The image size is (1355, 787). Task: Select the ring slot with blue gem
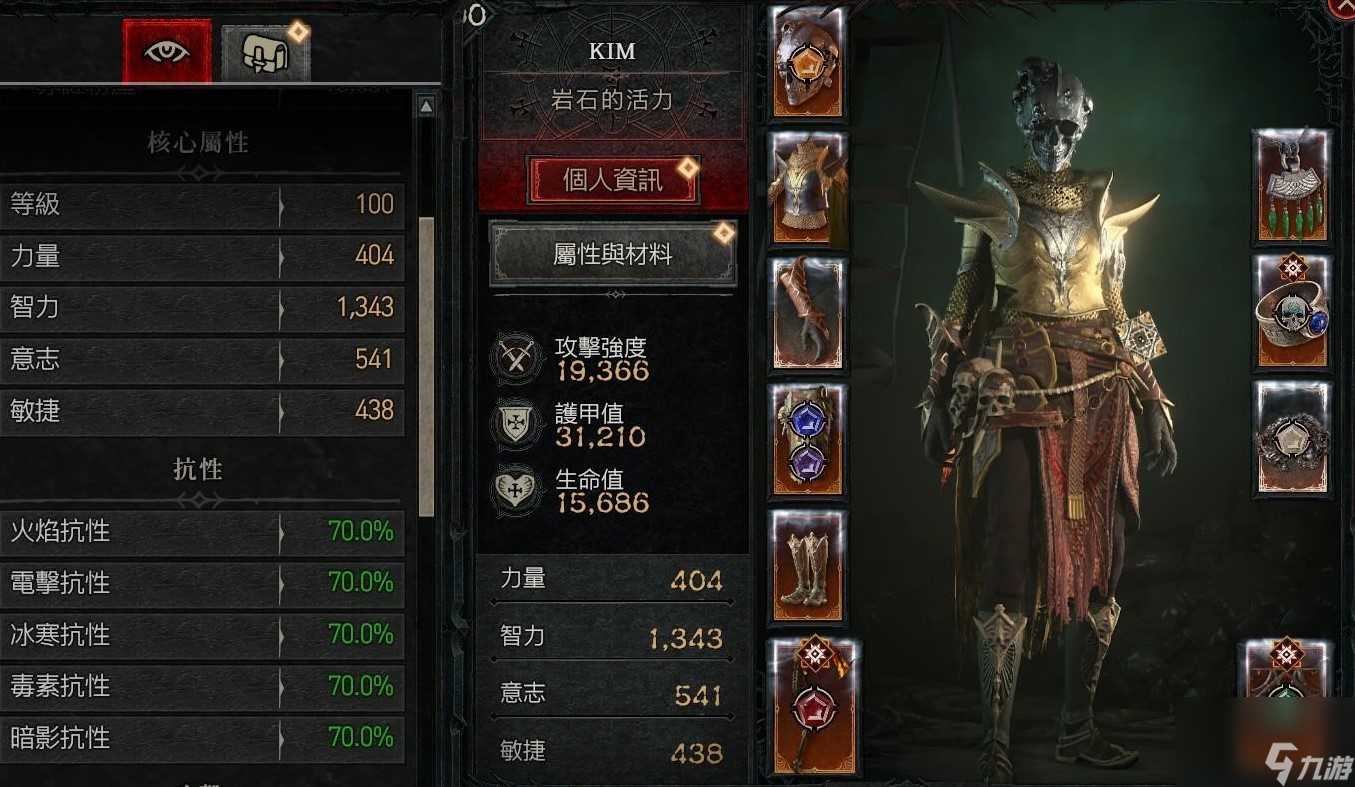pos(1290,312)
